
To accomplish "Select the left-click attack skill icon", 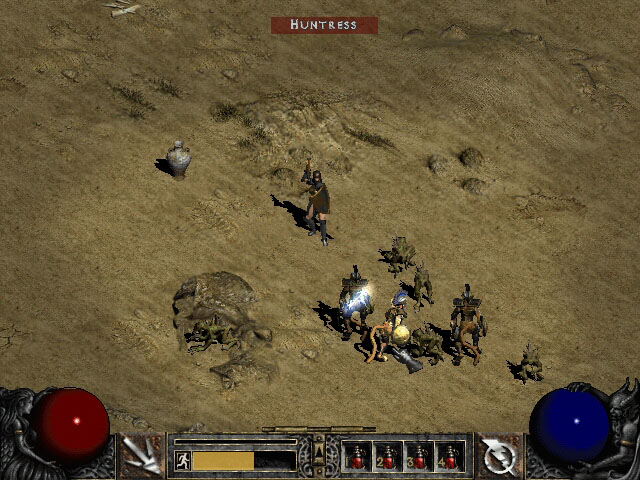I will pos(142,456).
